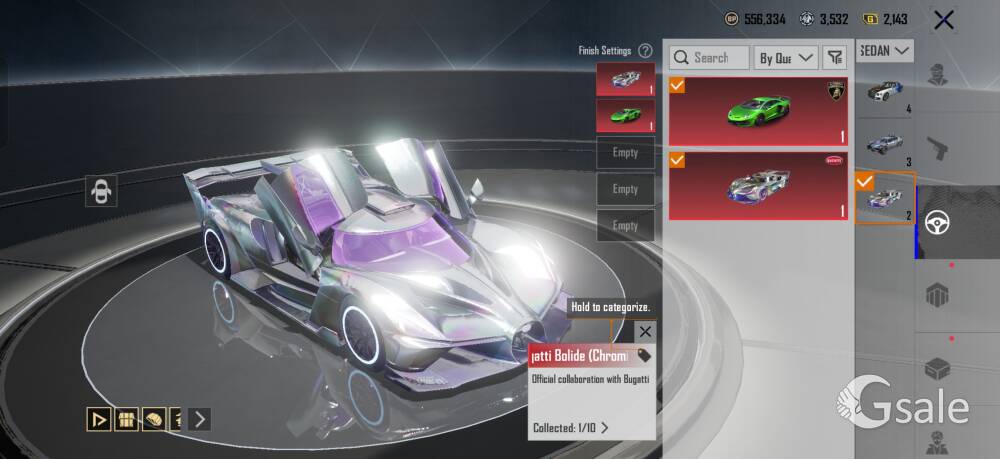Viewport: 1000px width, 459px height.
Task: Open the Collected 1/10 details
Action: (571, 428)
